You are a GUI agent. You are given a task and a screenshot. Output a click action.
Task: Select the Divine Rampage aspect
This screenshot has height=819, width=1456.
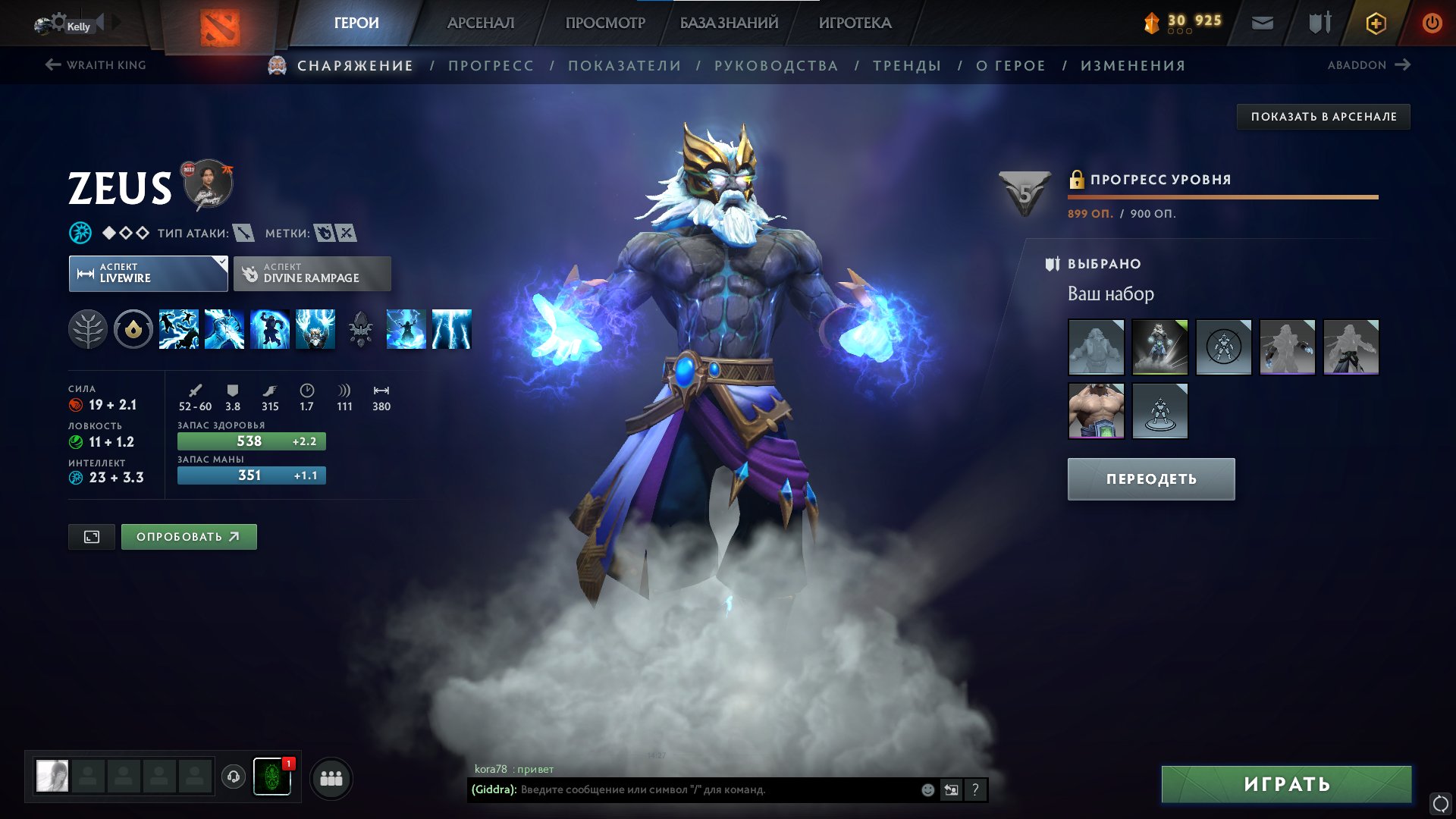[312, 273]
